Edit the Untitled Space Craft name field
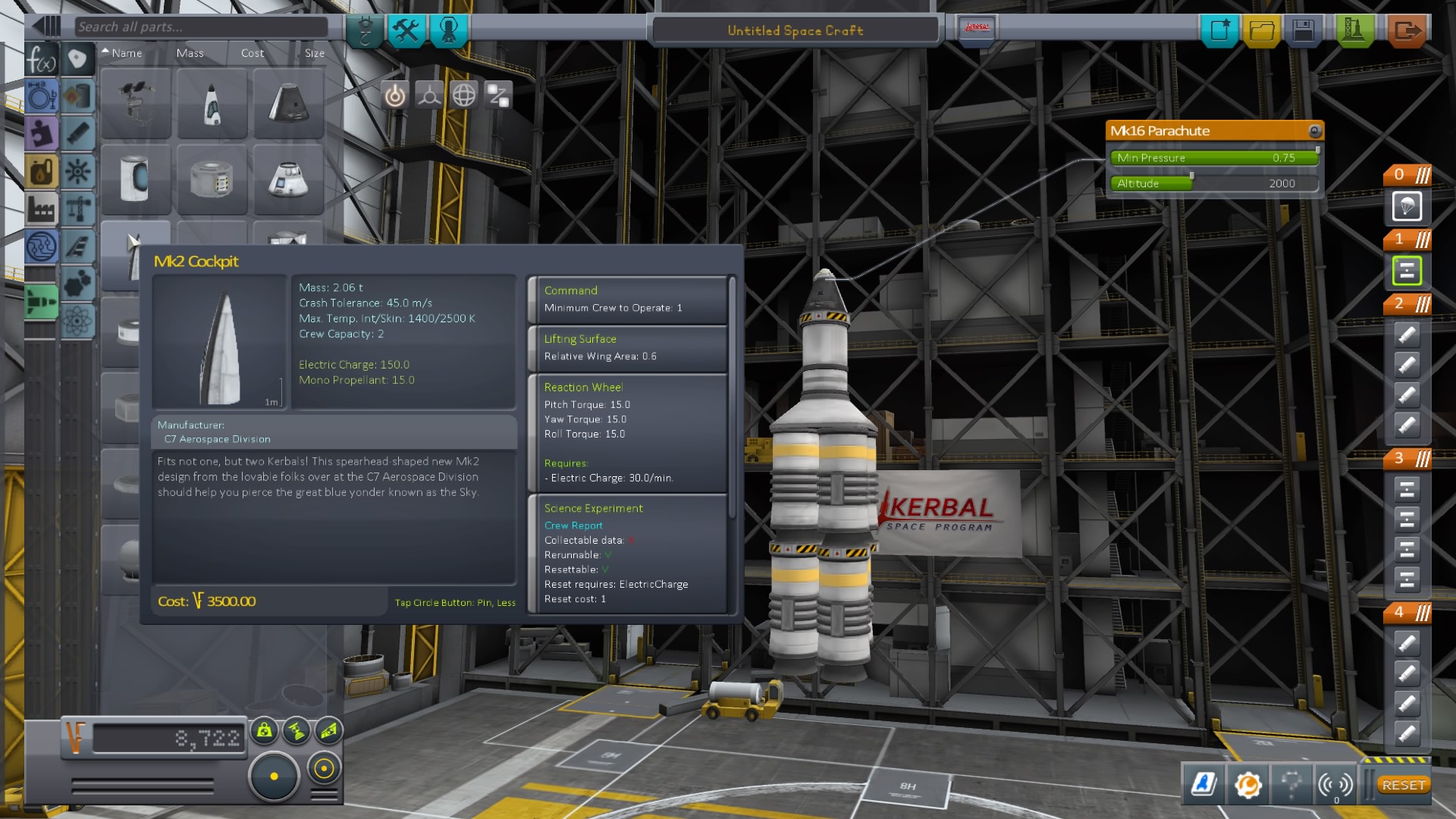The width and height of the screenshot is (1456, 819). coord(795,31)
